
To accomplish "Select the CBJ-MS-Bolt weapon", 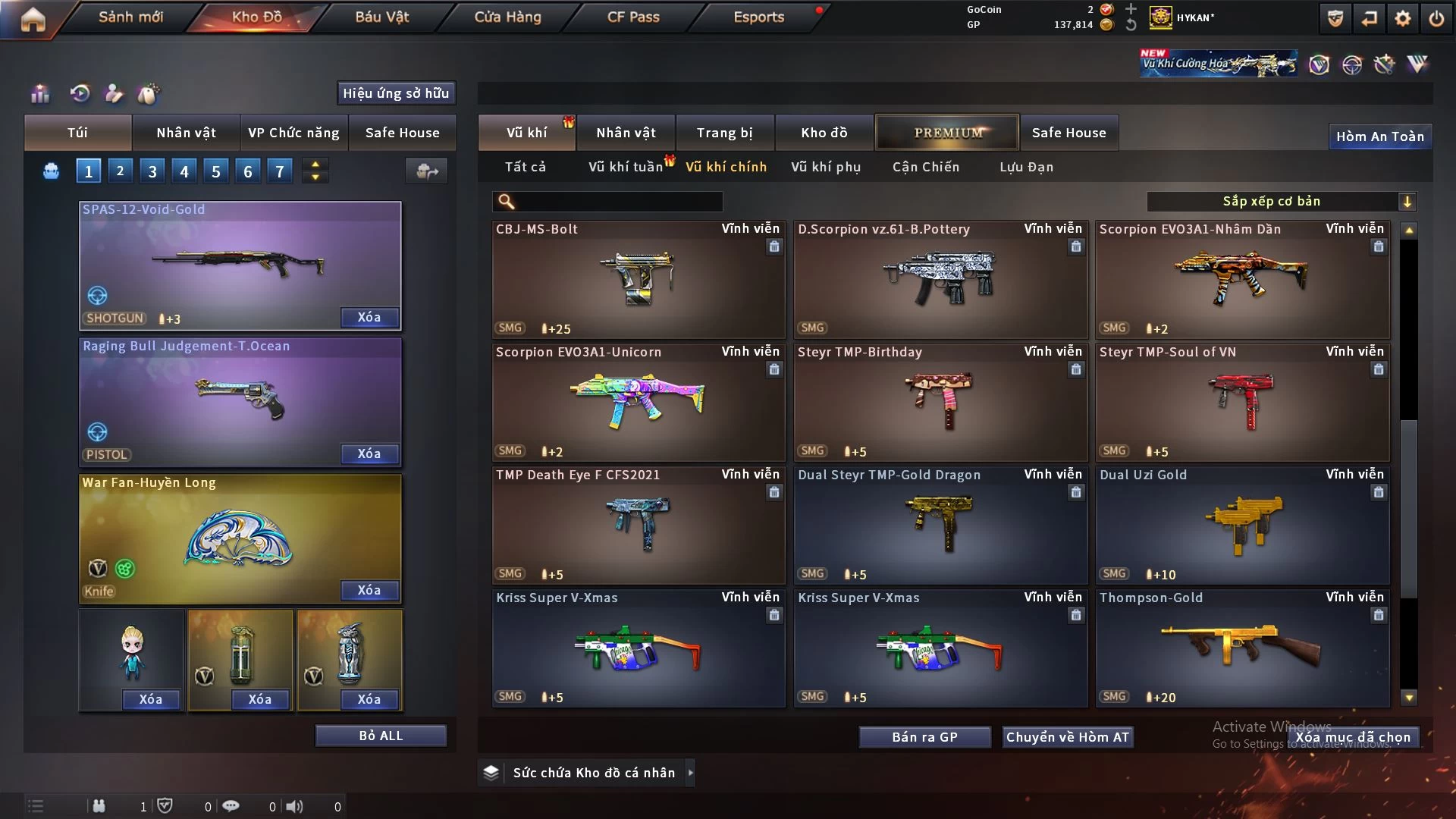I will [x=638, y=280].
